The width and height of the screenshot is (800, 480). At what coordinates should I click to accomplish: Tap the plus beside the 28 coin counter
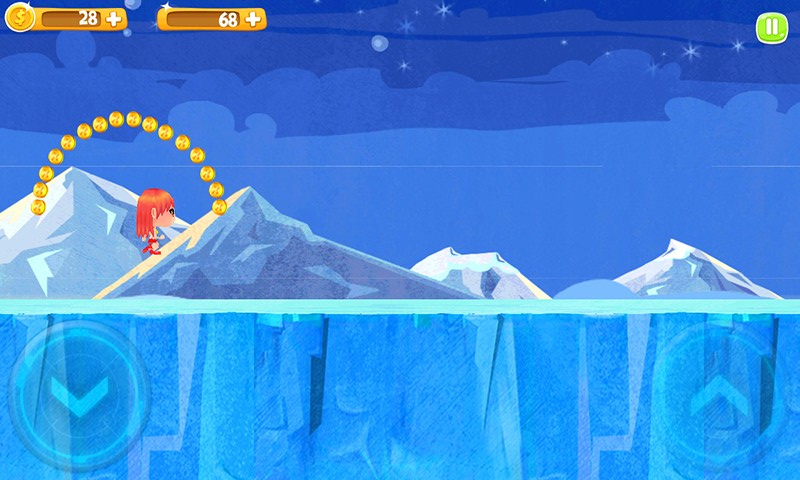coord(113,19)
